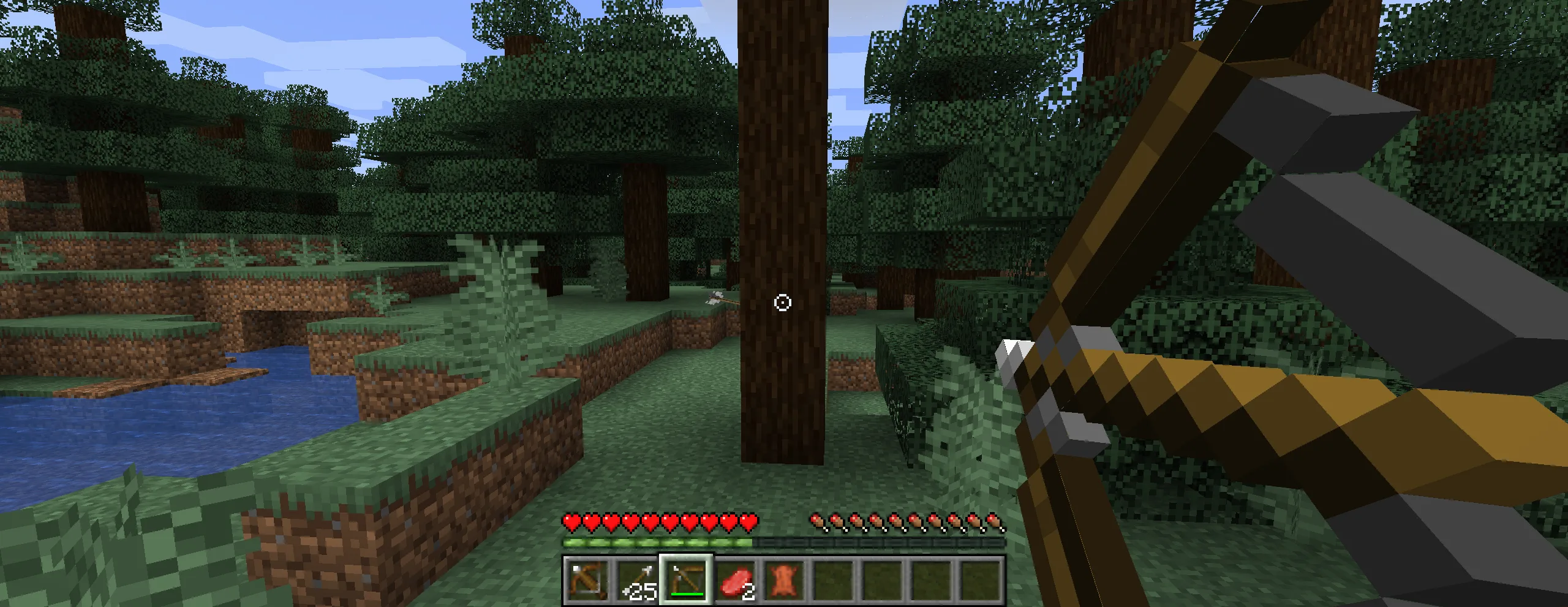Select the raw beef item
Viewport: 1568px width, 607px height.
[735, 582]
